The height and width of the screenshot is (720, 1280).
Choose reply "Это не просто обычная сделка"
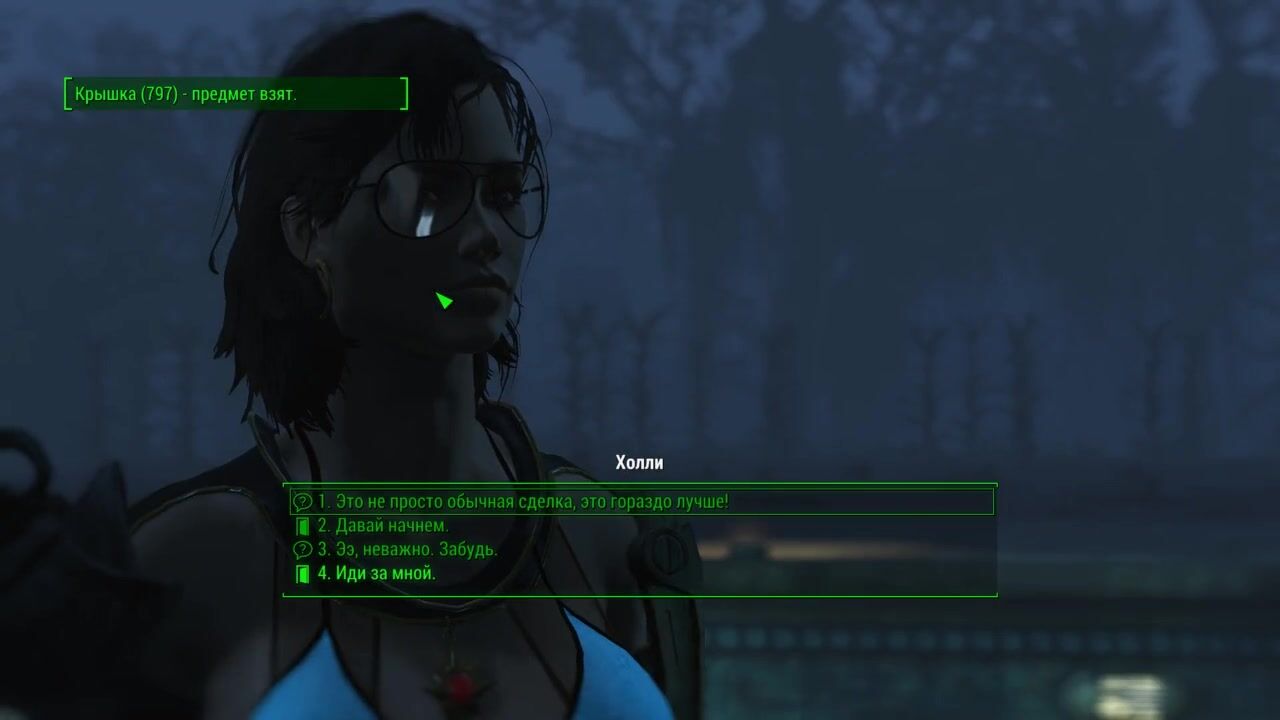point(523,501)
